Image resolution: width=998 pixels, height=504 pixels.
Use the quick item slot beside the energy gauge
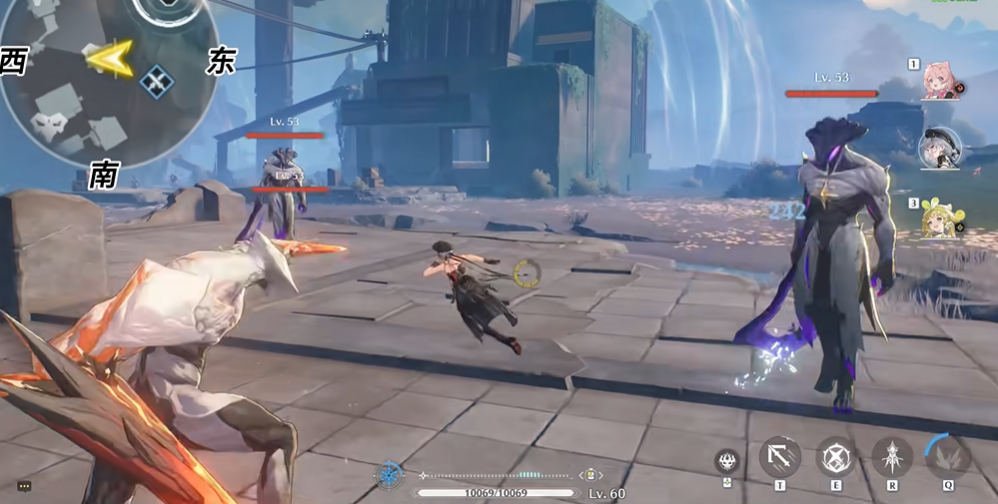tap(591, 475)
